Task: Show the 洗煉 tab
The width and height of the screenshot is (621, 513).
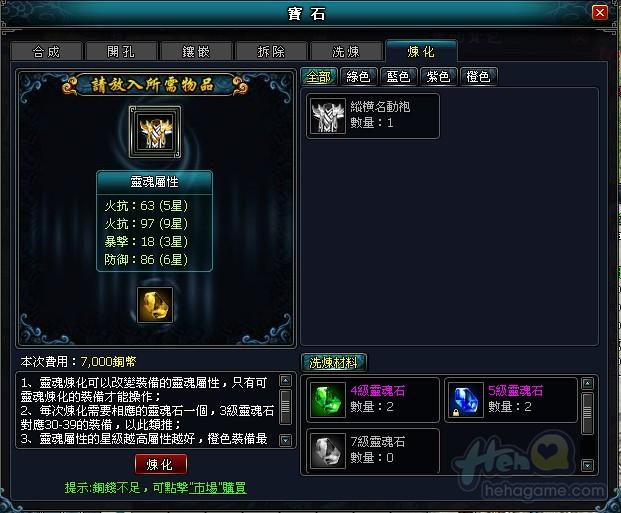Action: pyautogui.click(x=346, y=51)
